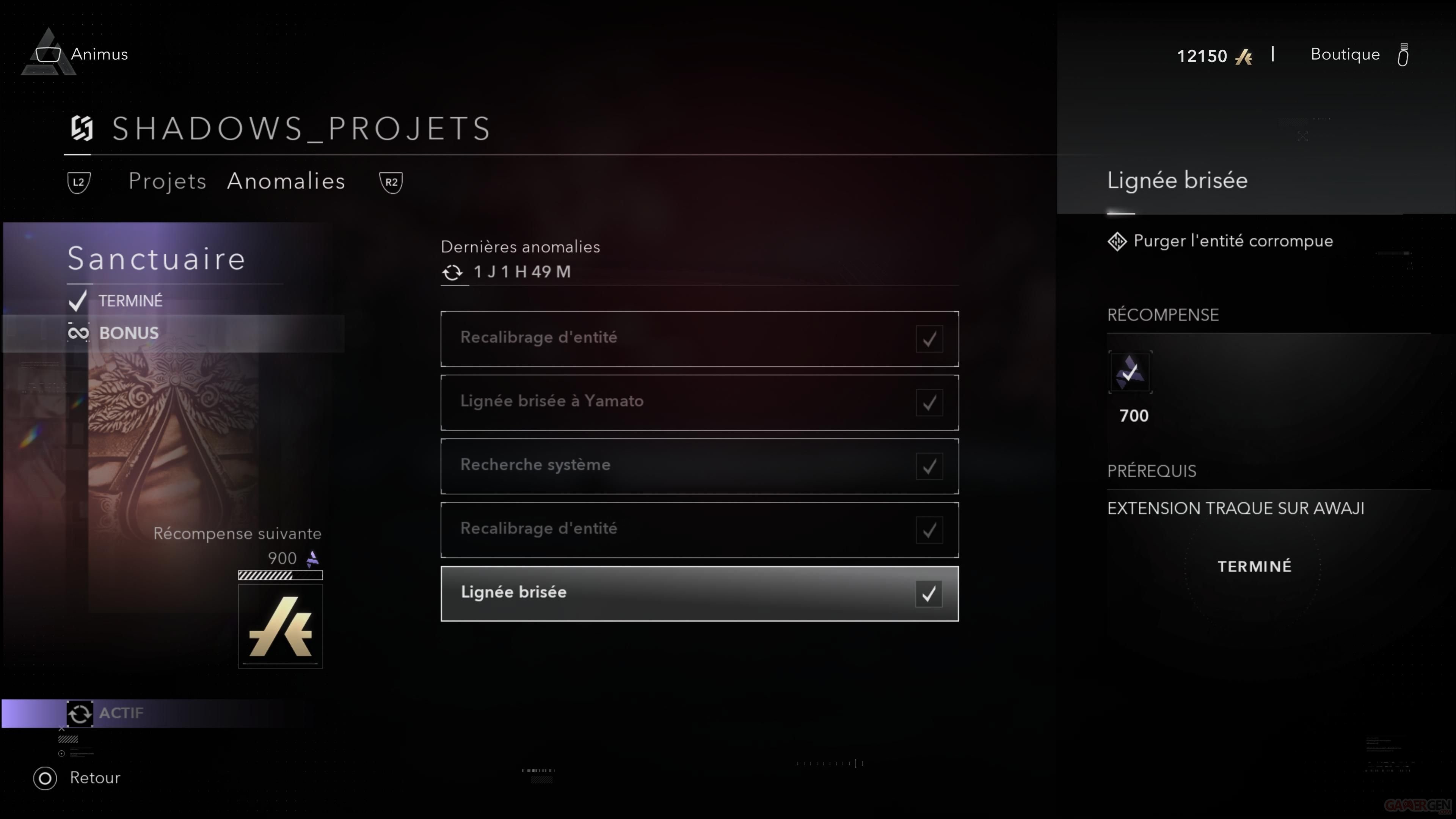This screenshot has height=819, width=1456.
Task: Open the Animus menu
Action: pyautogui.click(x=99, y=54)
